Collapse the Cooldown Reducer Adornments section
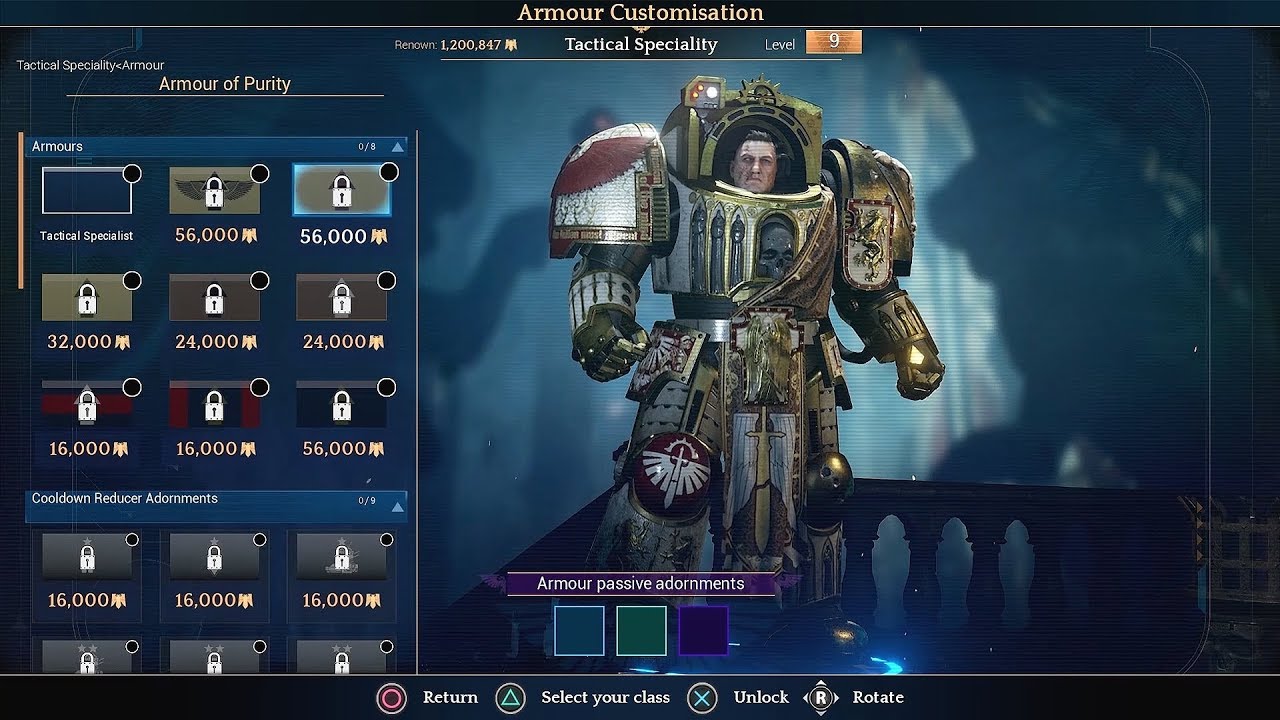1280x720 pixels. (397, 507)
